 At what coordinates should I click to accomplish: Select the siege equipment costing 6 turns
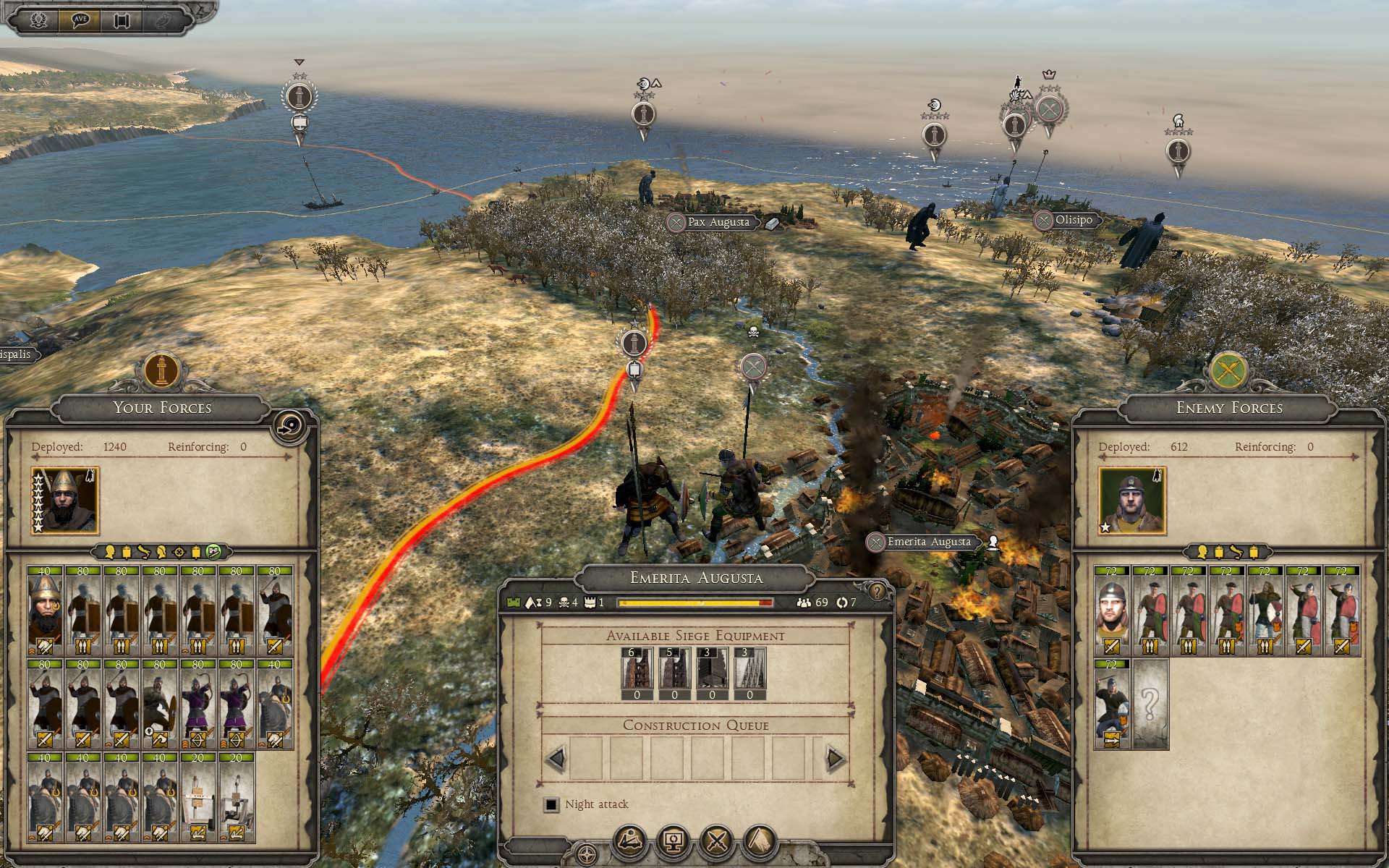pyautogui.click(x=637, y=673)
